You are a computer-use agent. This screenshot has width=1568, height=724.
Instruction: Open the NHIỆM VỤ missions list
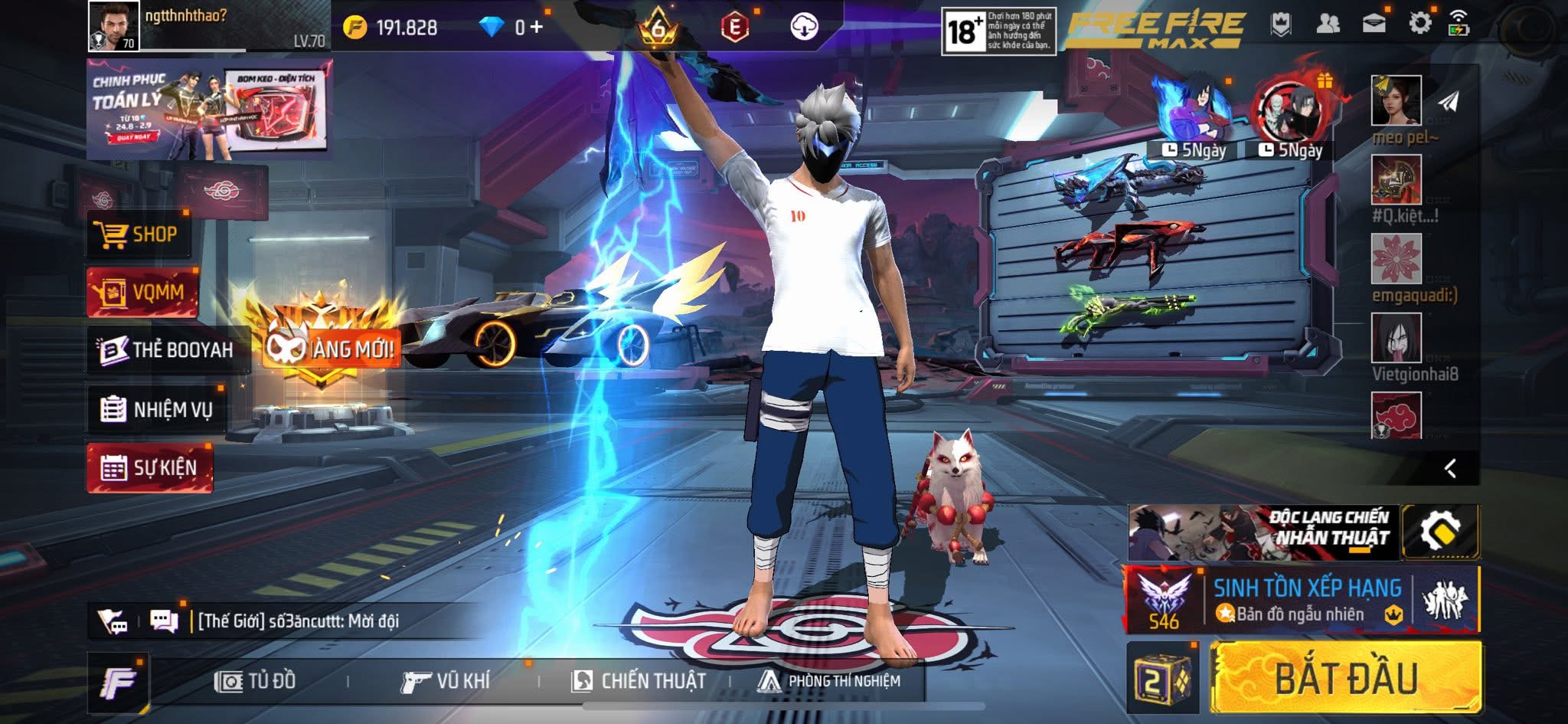[x=157, y=410]
